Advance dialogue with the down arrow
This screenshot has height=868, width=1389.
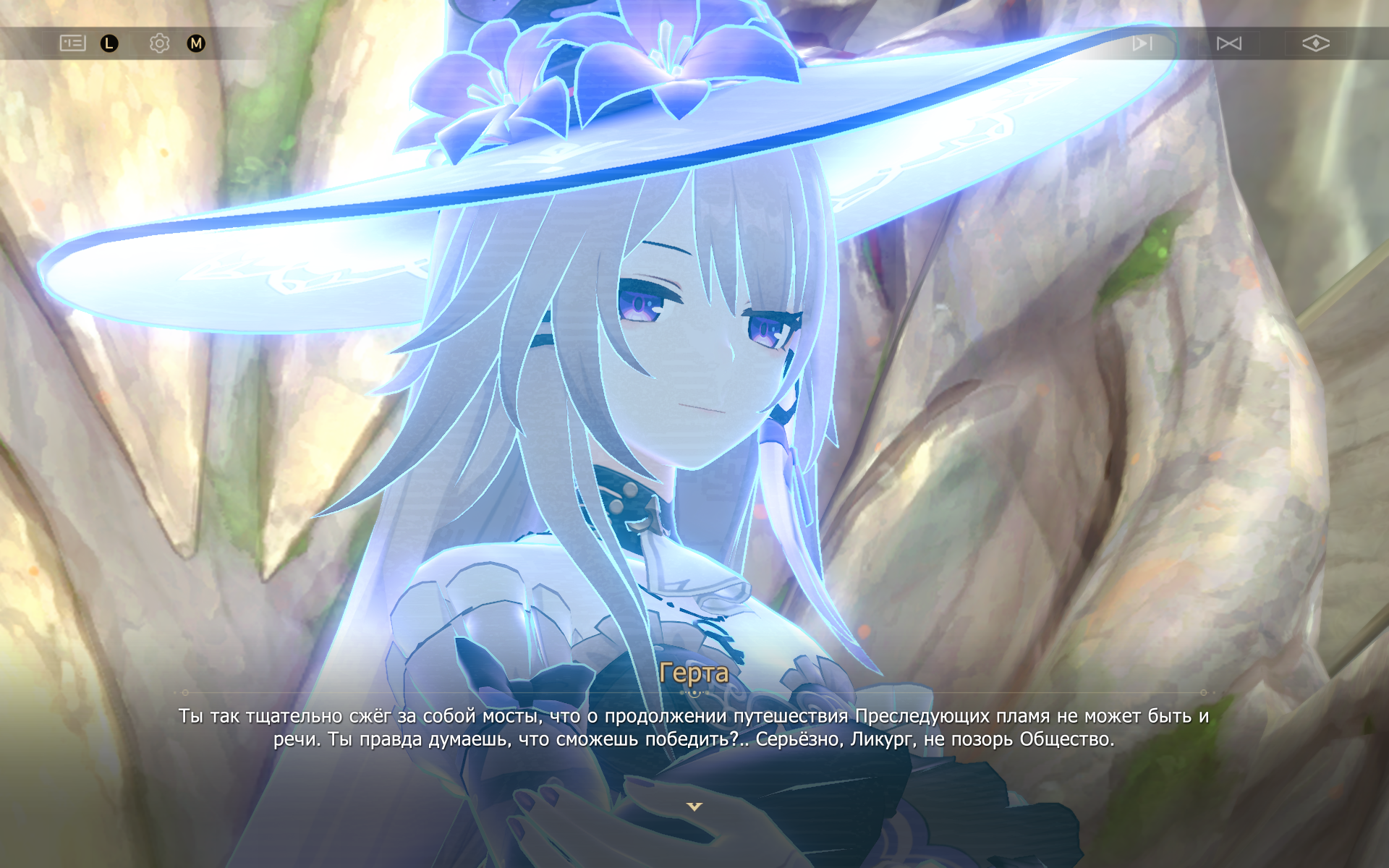click(x=694, y=807)
